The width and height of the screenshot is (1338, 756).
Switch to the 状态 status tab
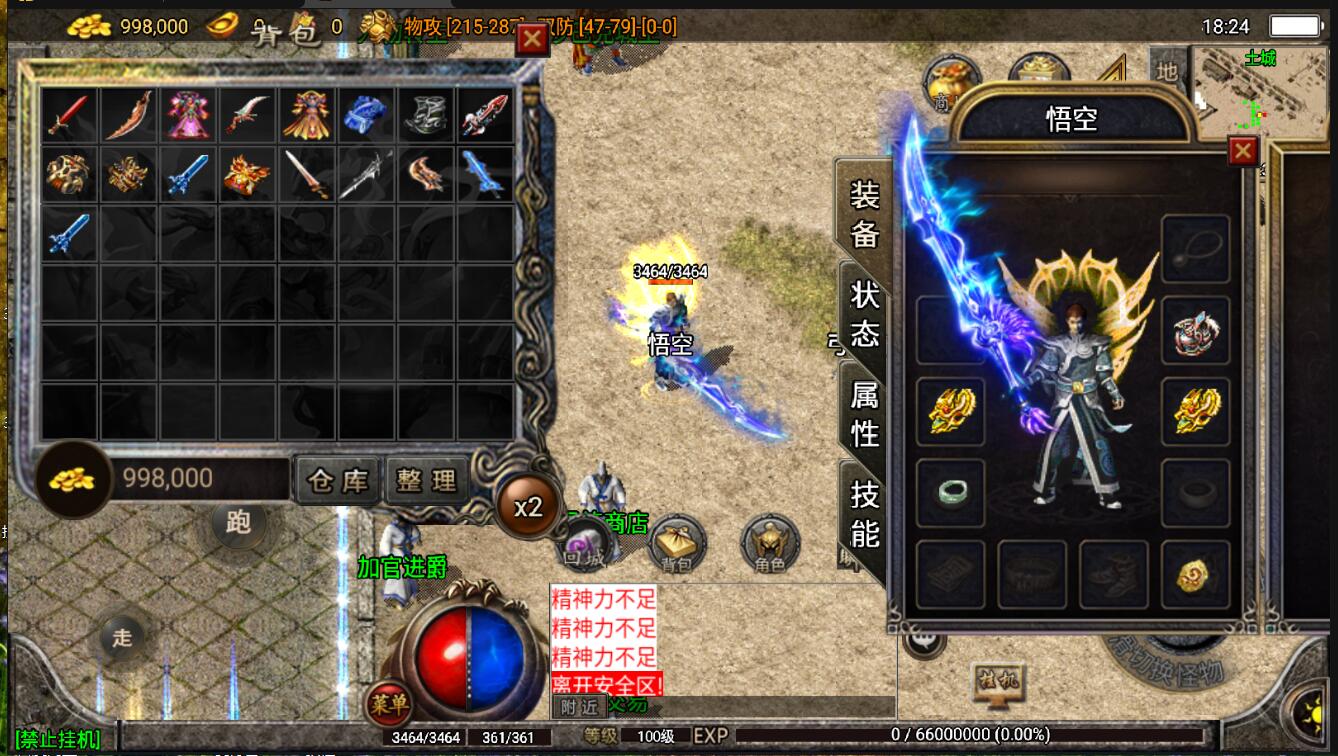click(x=864, y=313)
